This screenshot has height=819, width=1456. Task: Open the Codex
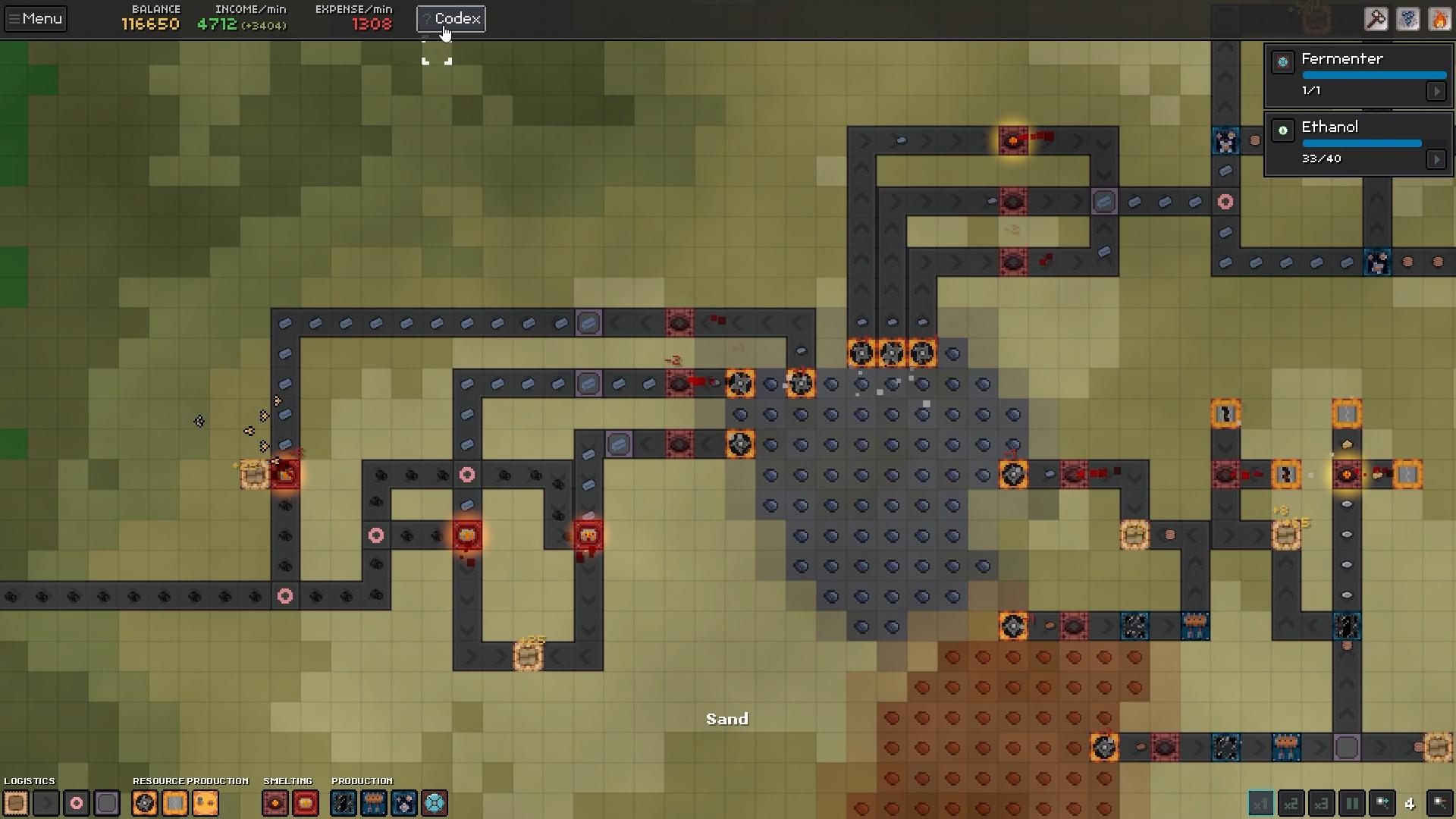(x=450, y=18)
